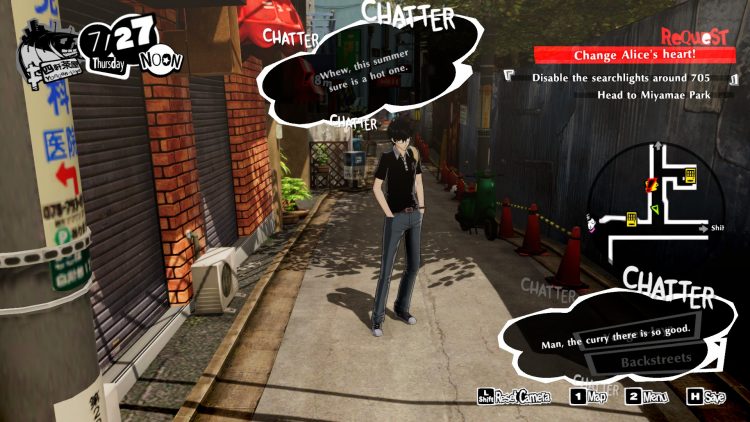Open the Change Alice's heart request banner
This screenshot has width=750, height=422.
tap(636, 56)
